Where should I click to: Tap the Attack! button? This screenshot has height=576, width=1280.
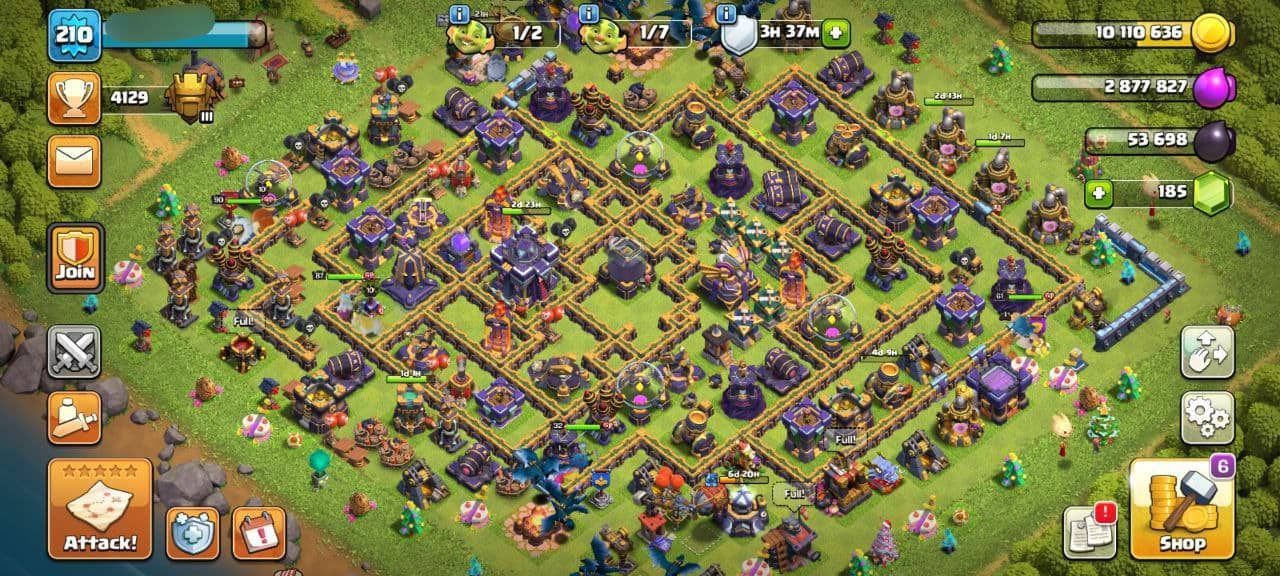pyautogui.click(x=100, y=509)
